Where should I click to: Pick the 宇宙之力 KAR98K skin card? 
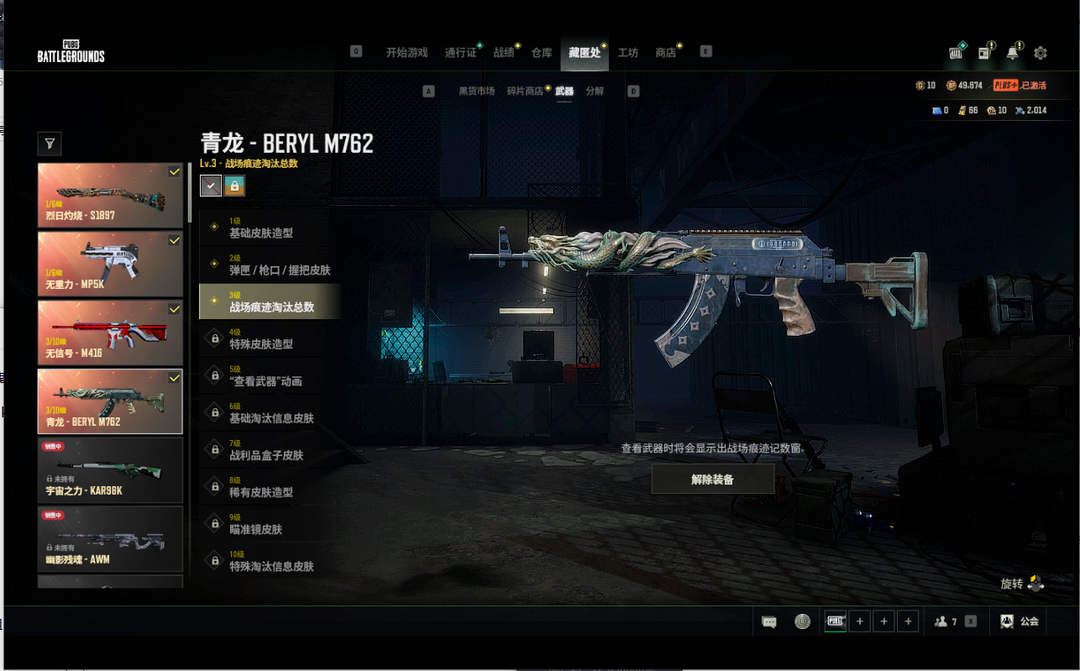(x=110, y=469)
